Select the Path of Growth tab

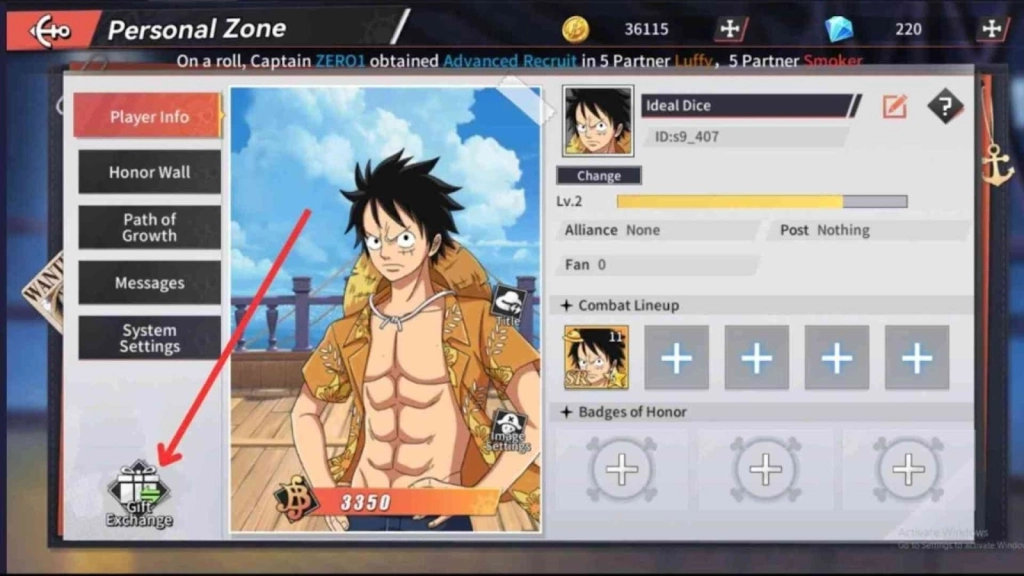click(x=149, y=227)
